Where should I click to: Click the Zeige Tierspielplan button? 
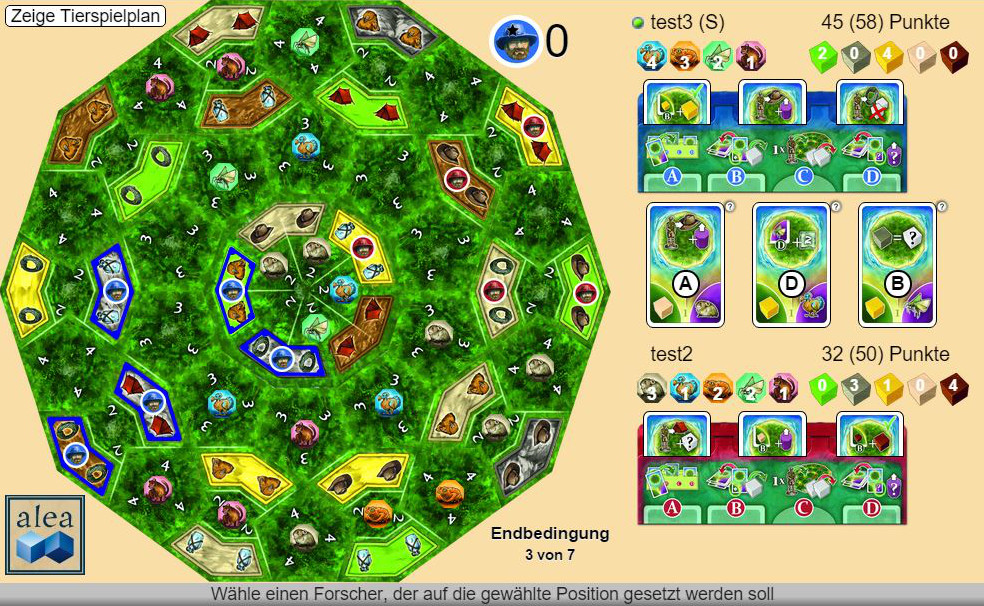click(x=85, y=16)
